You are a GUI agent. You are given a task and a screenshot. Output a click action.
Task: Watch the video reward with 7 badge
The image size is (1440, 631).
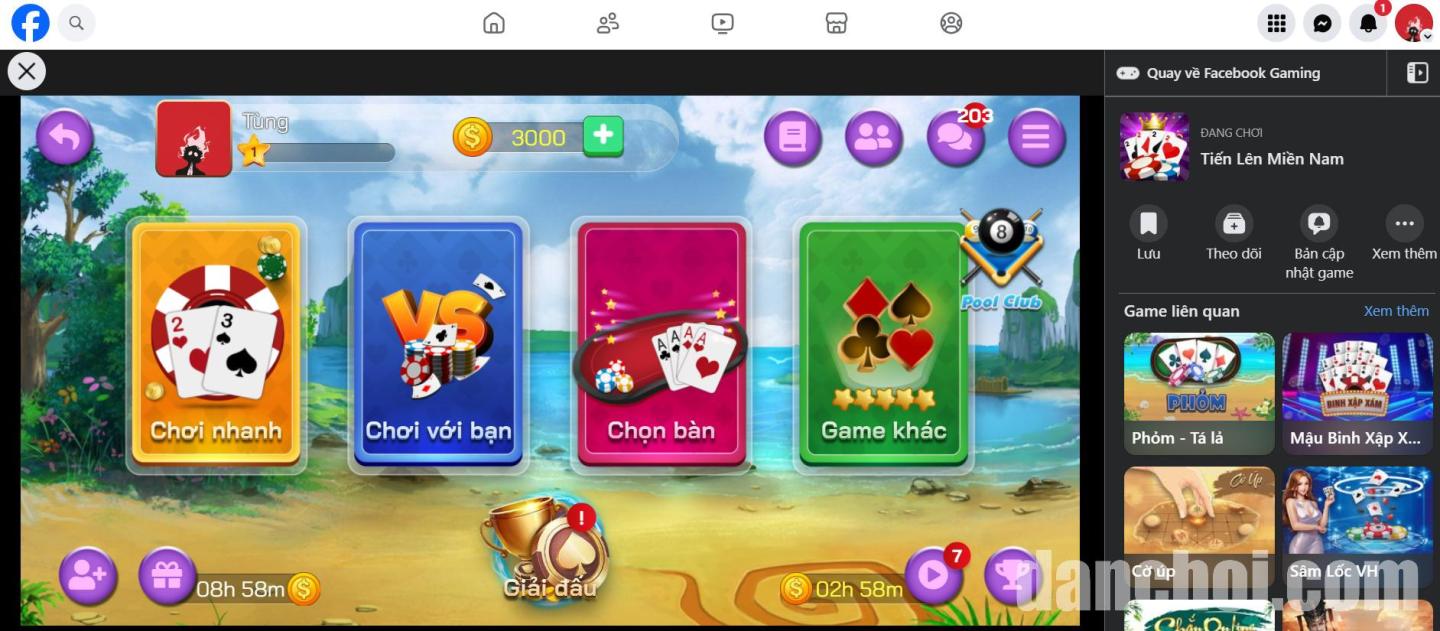pos(933,575)
